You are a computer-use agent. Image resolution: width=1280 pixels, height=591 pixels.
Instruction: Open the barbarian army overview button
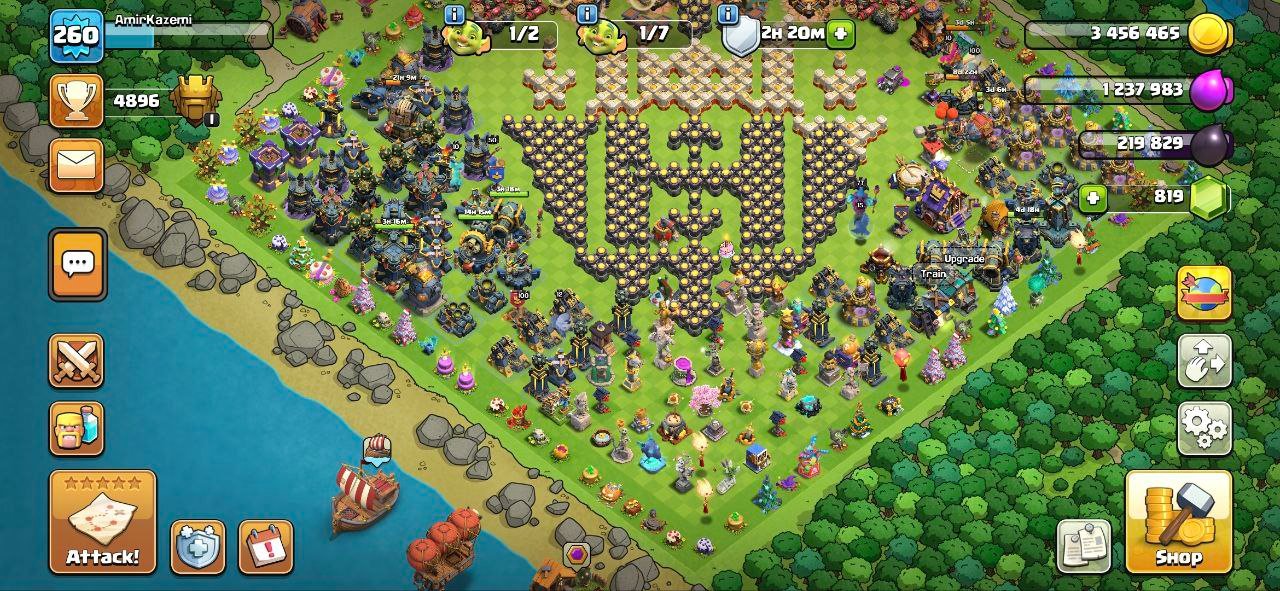77,428
